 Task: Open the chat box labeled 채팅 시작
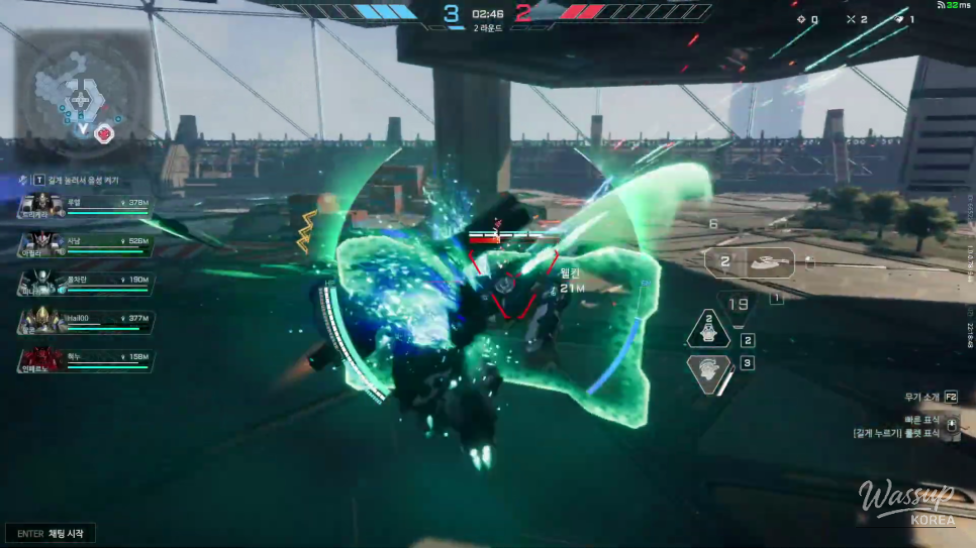click(50, 533)
